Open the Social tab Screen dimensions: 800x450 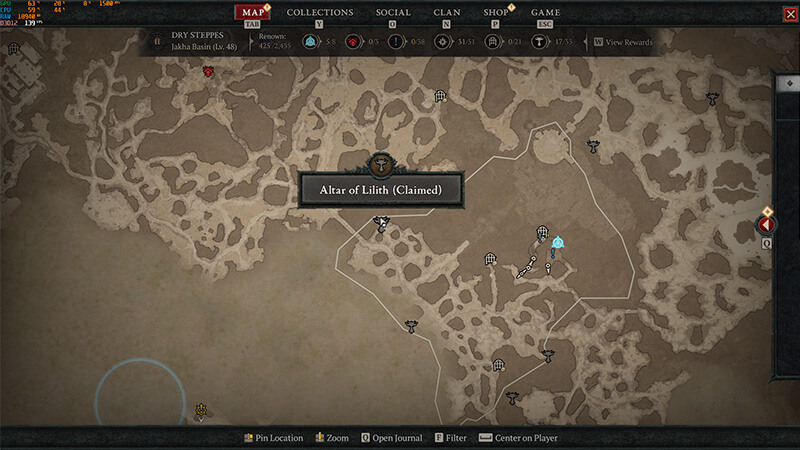point(393,13)
